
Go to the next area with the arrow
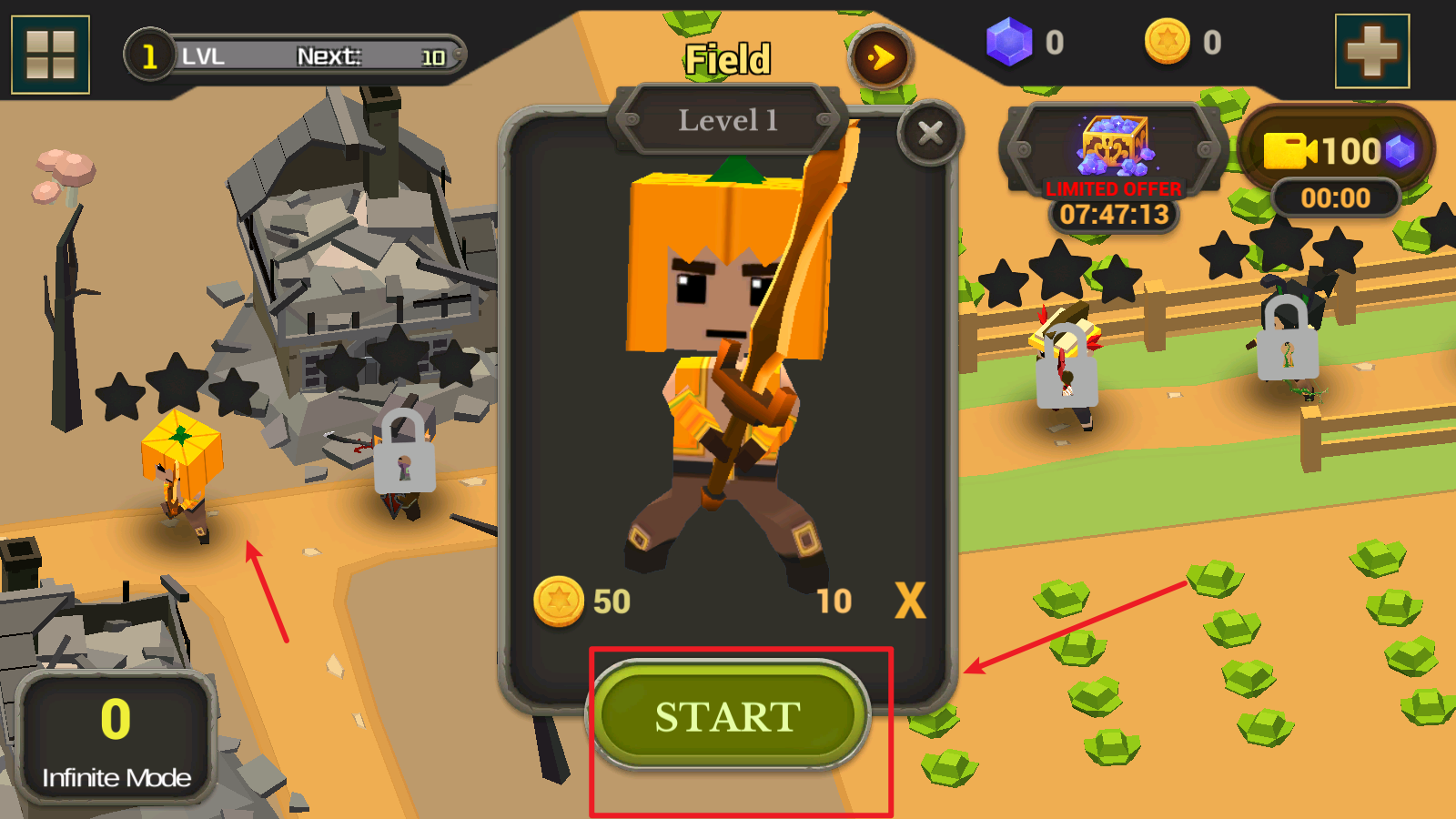point(880,58)
